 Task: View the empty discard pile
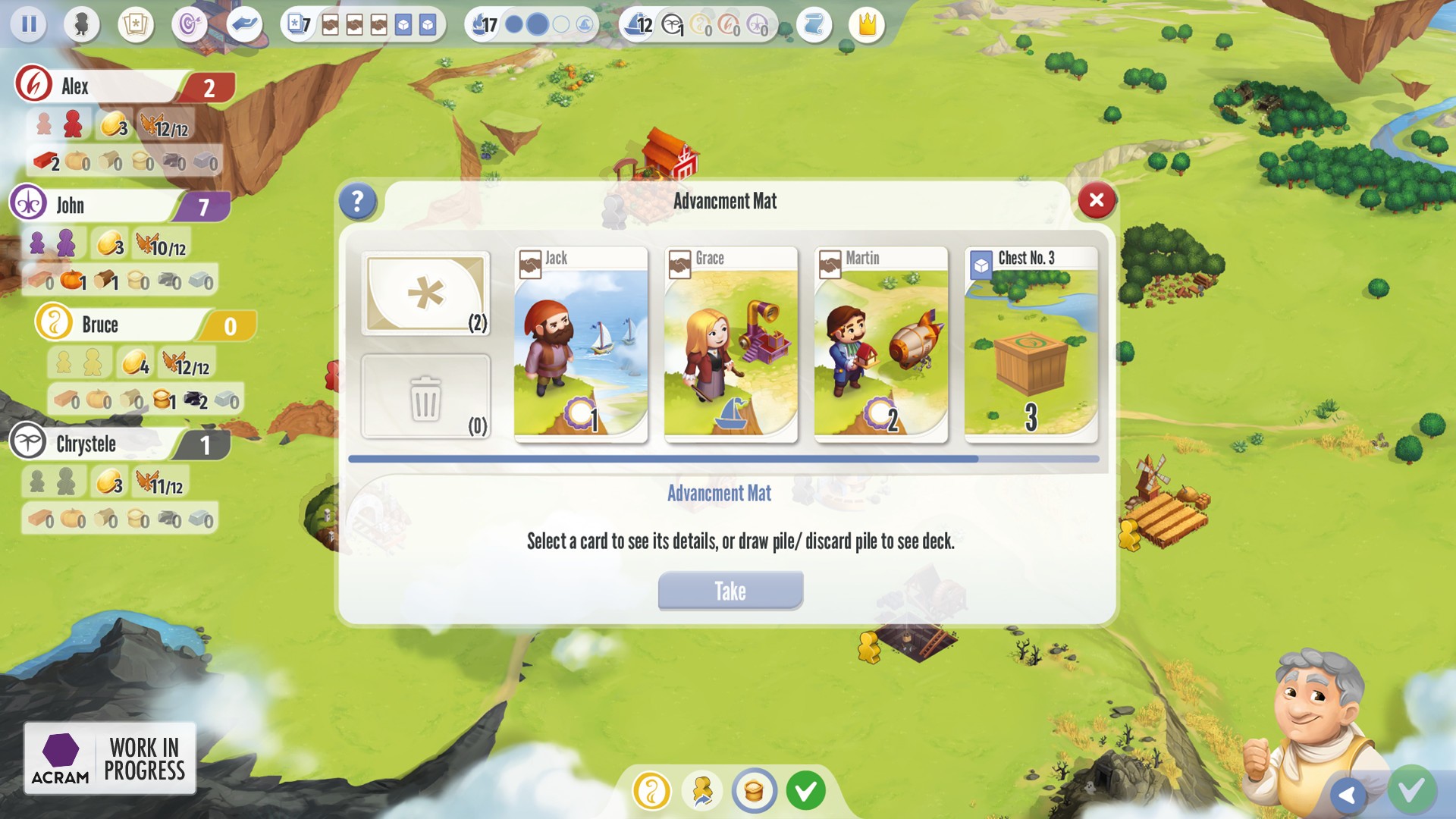[x=425, y=395]
